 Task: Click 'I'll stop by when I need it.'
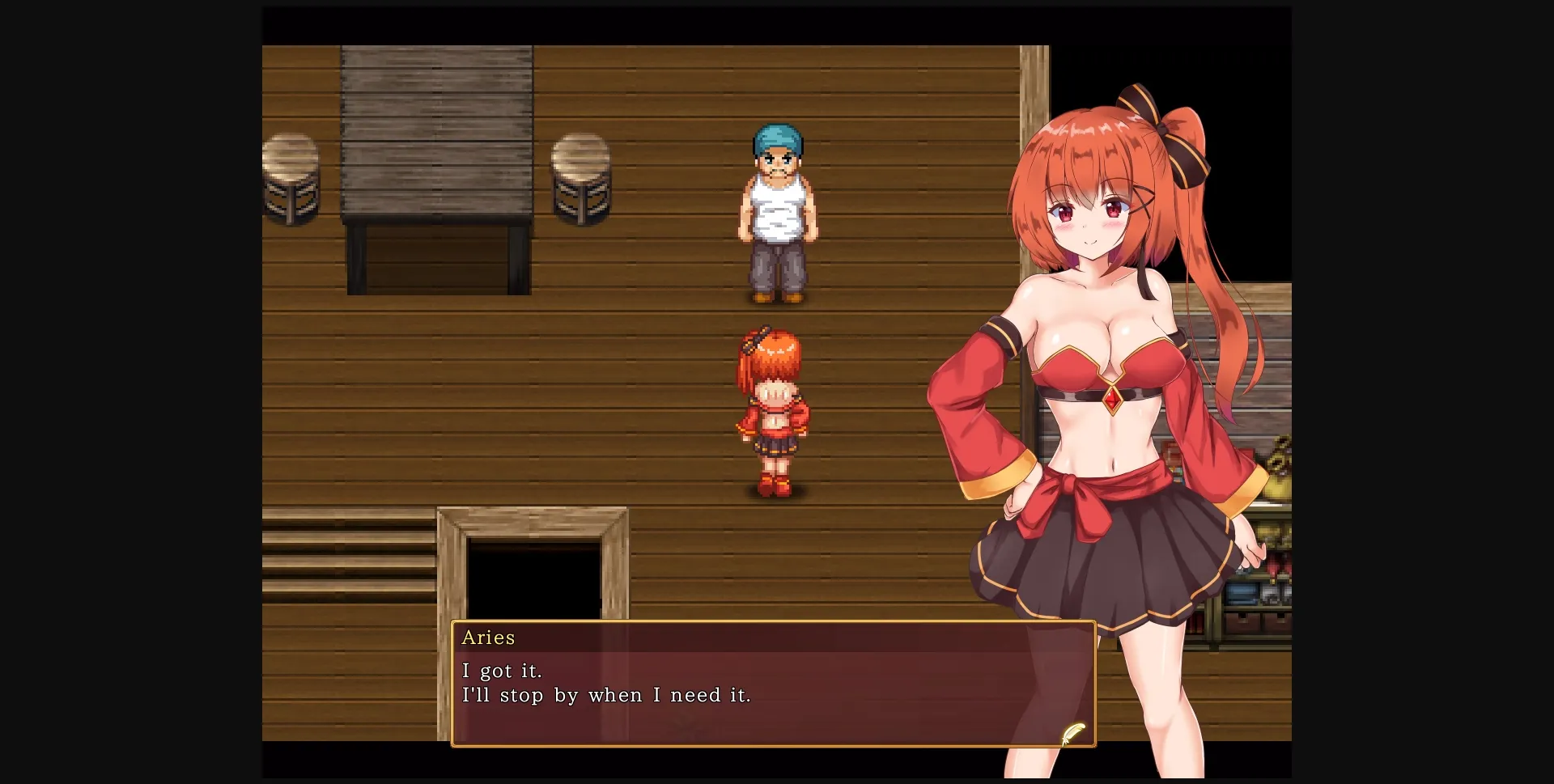point(606,694)
